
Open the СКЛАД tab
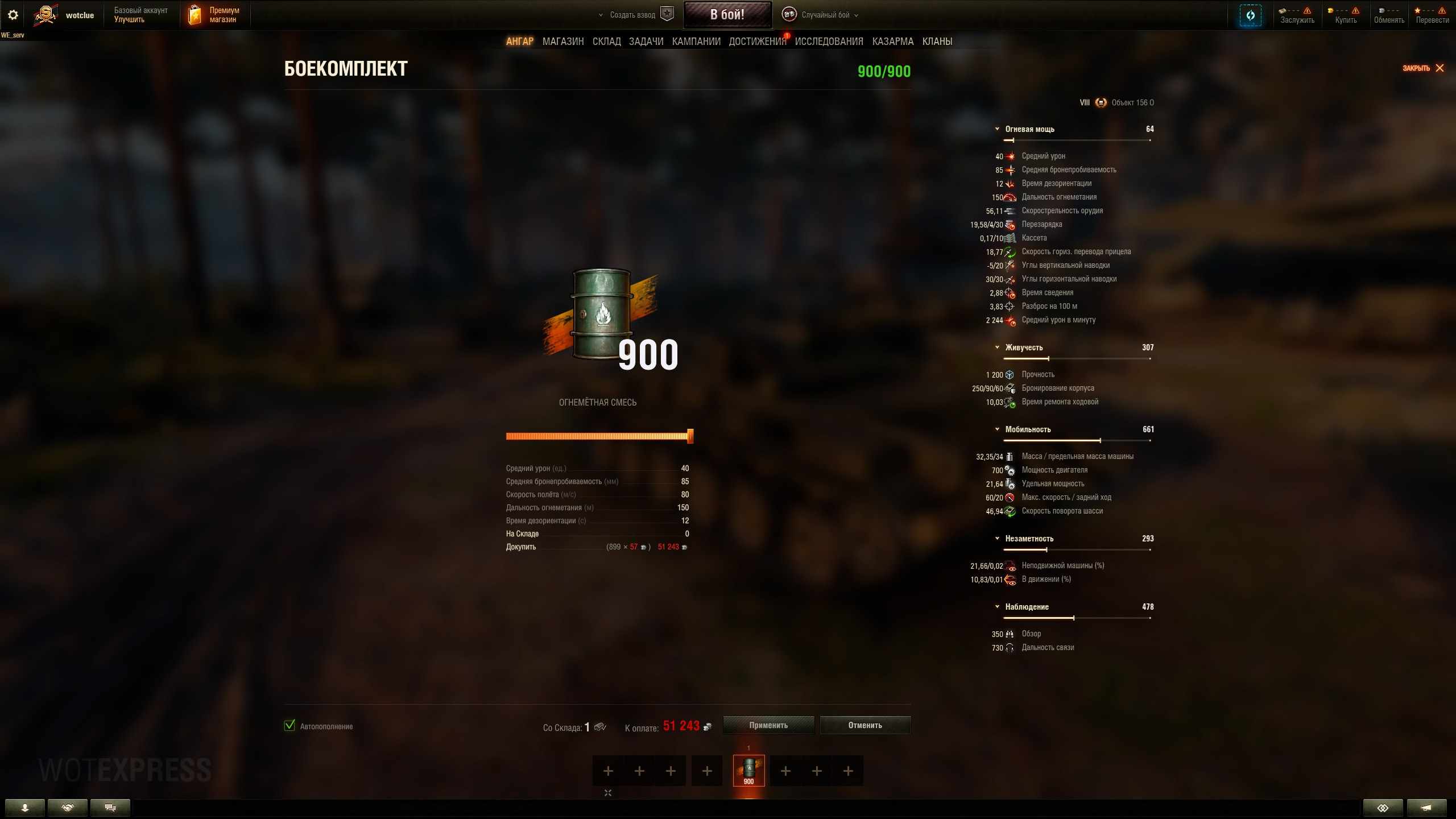click(x=606, y=42)
